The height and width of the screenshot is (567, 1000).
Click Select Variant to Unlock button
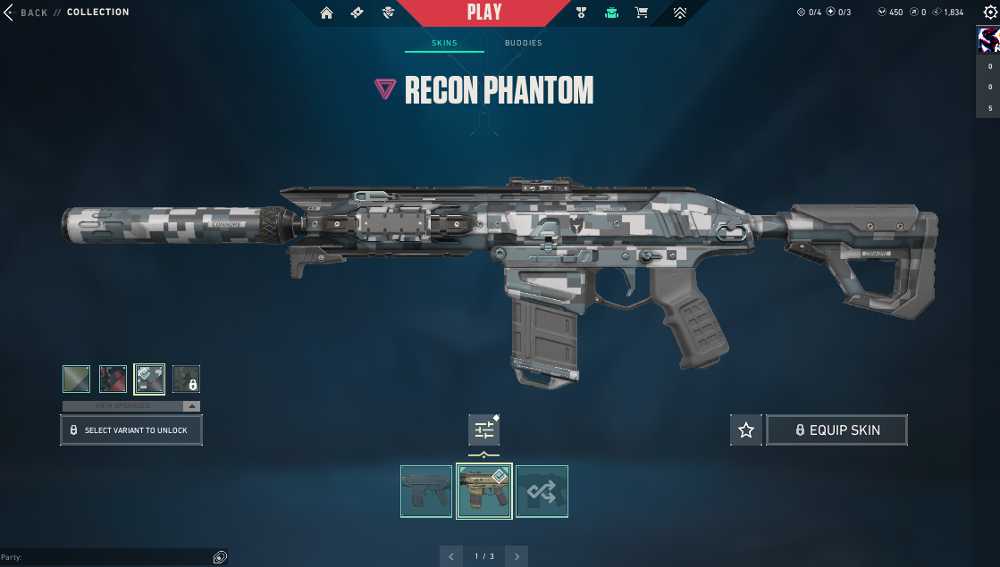(x=131, y=430)
